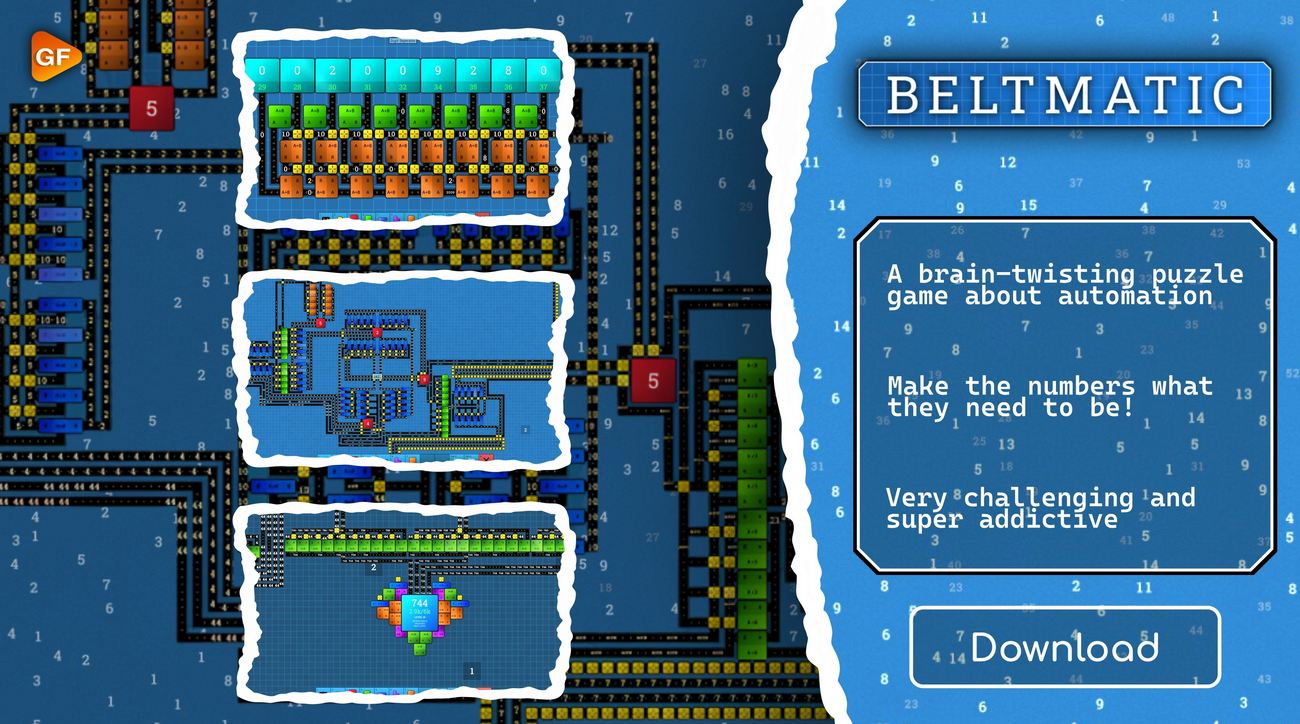Select an orange A+B machine block

(290, 150)
